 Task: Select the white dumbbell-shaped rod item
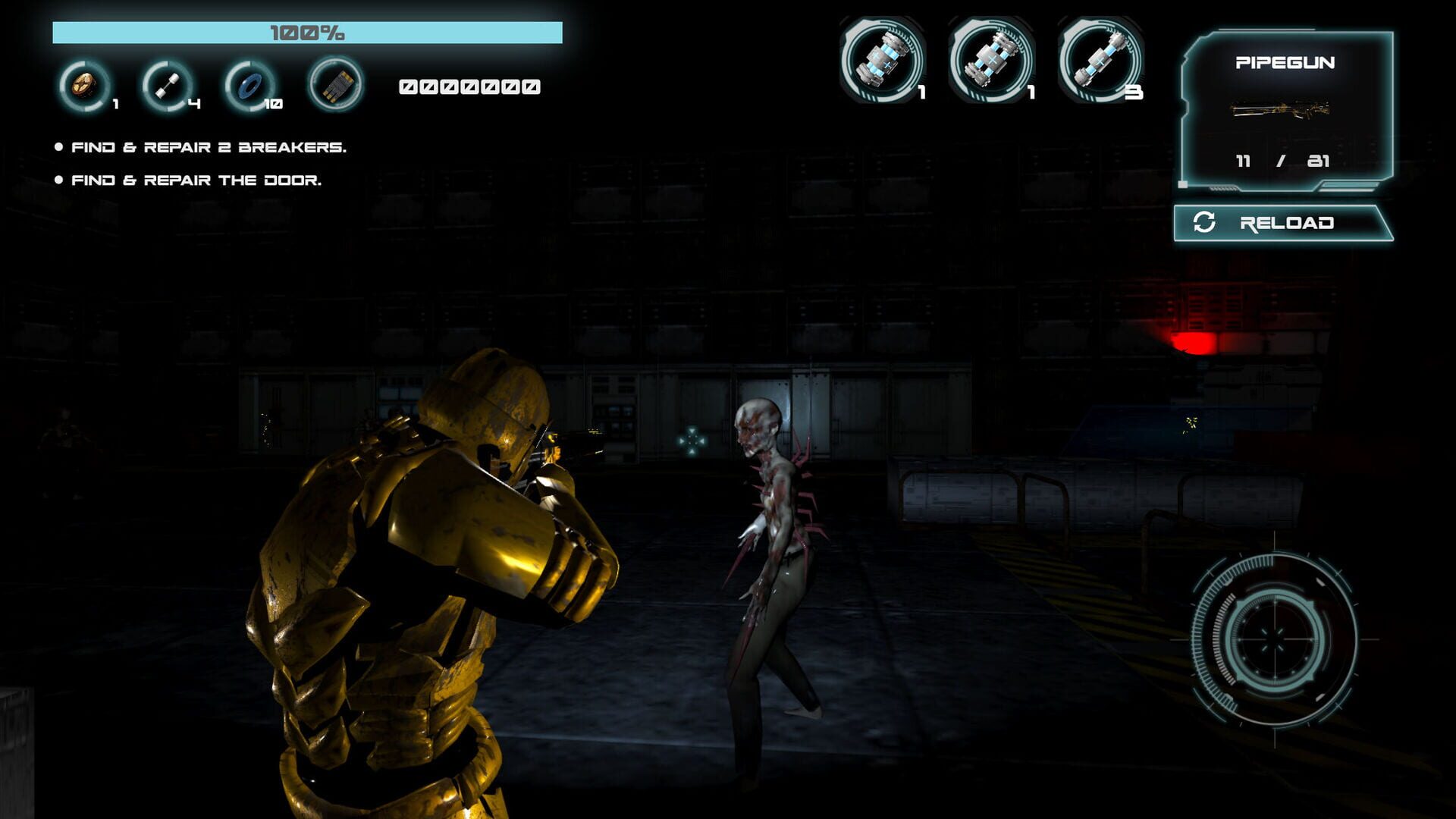[x=167, y=86]
